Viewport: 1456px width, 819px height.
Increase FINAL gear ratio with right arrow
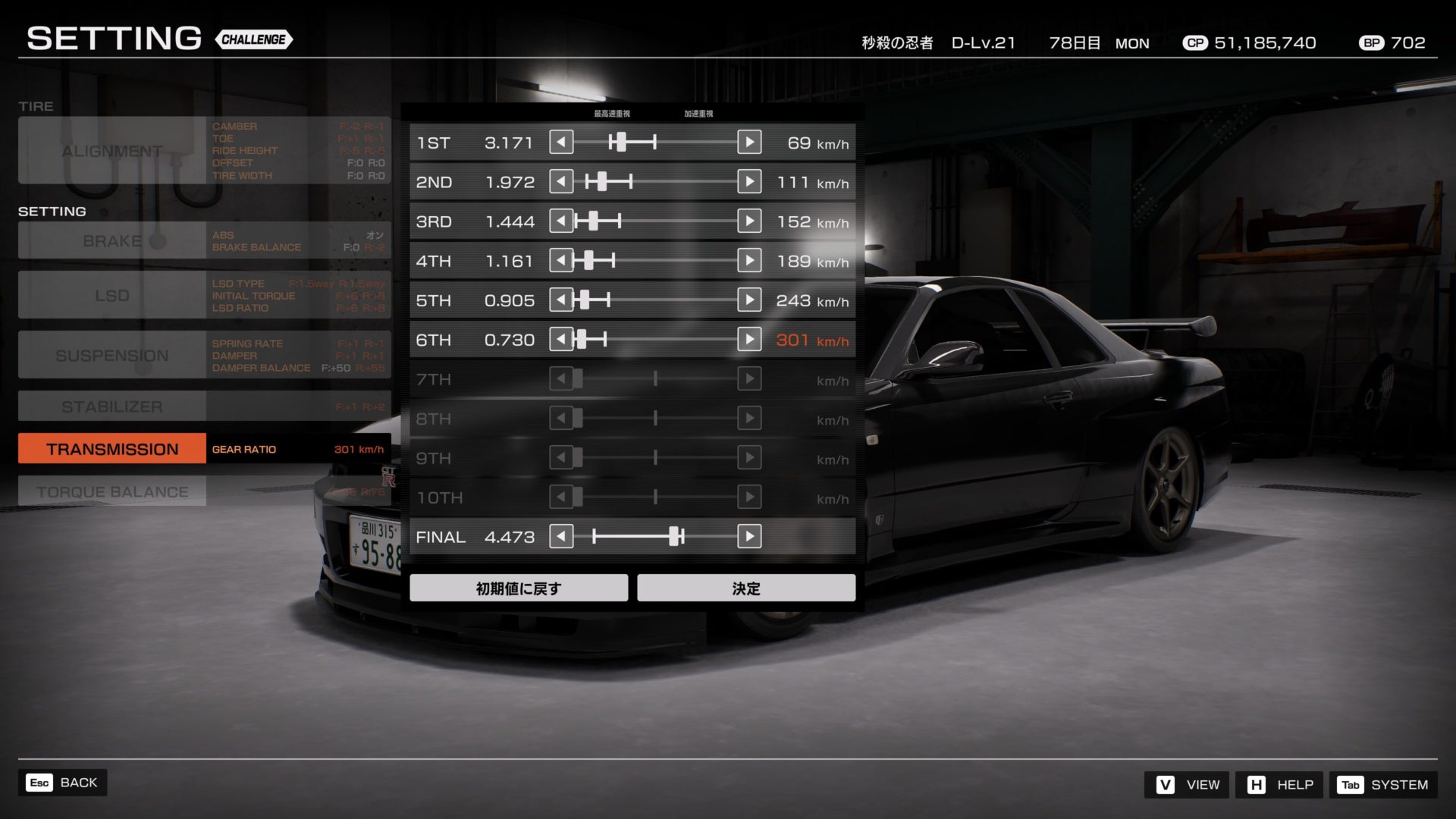(749, 536)
